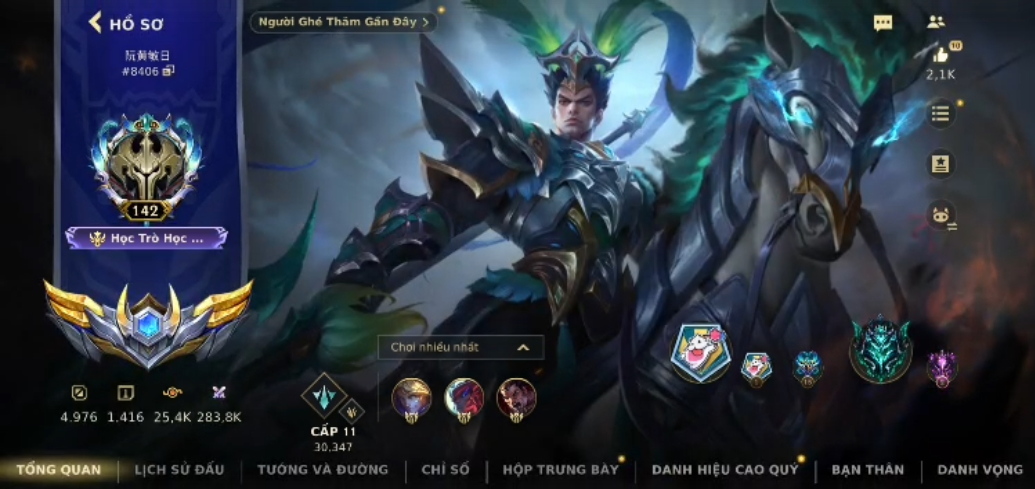Open the list menu icon

point(940,113)
